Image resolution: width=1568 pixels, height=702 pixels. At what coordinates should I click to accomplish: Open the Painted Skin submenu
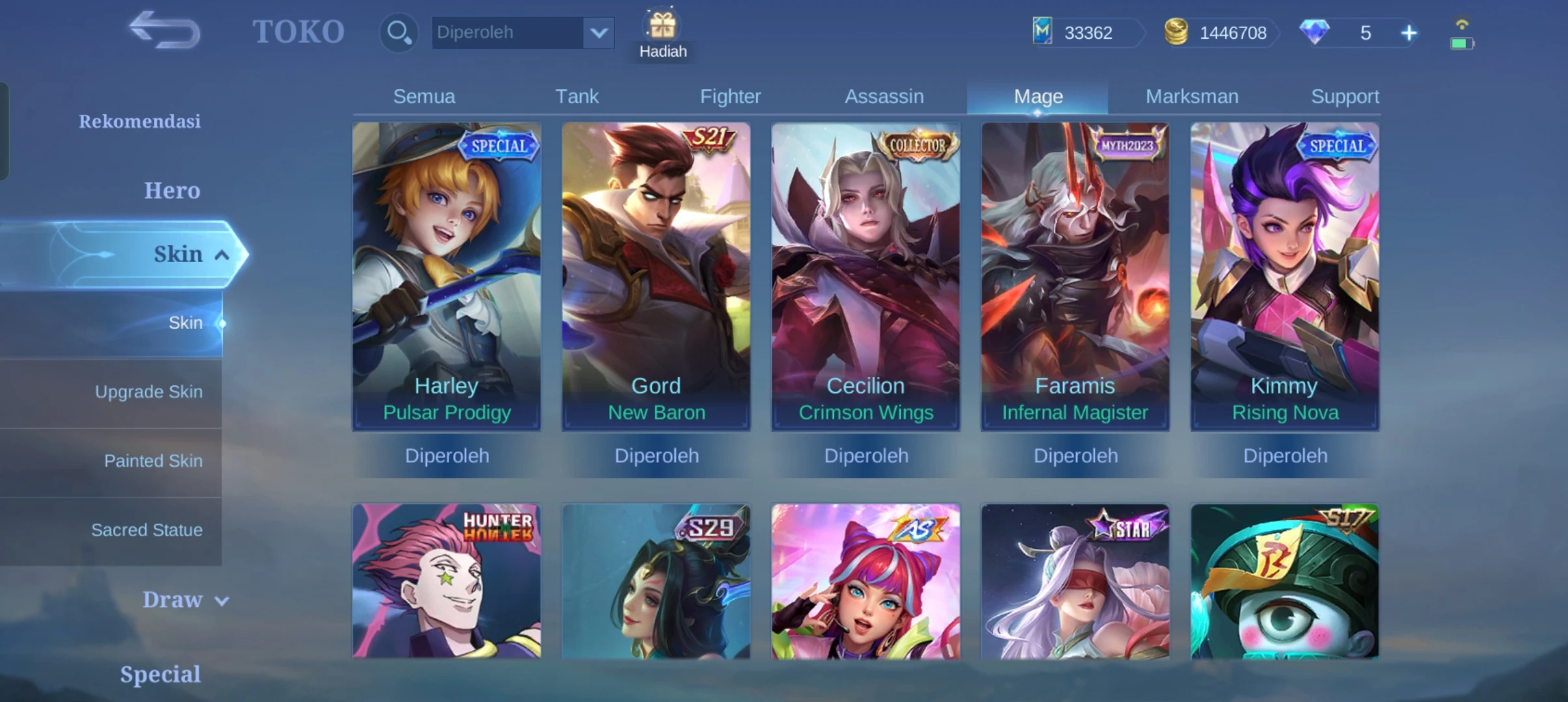click(x=153, y=461)
